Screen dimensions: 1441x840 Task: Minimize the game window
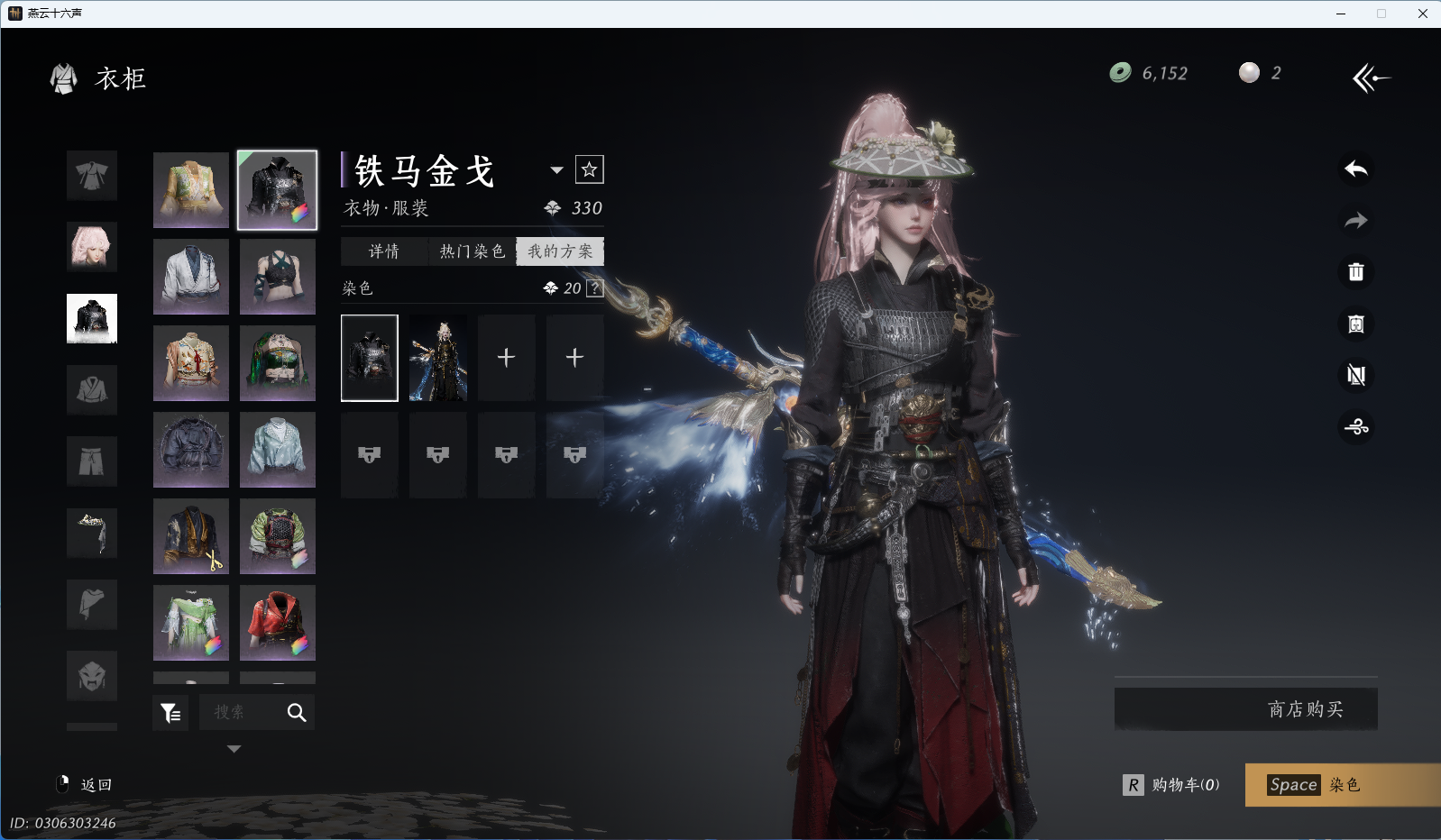1341,14
